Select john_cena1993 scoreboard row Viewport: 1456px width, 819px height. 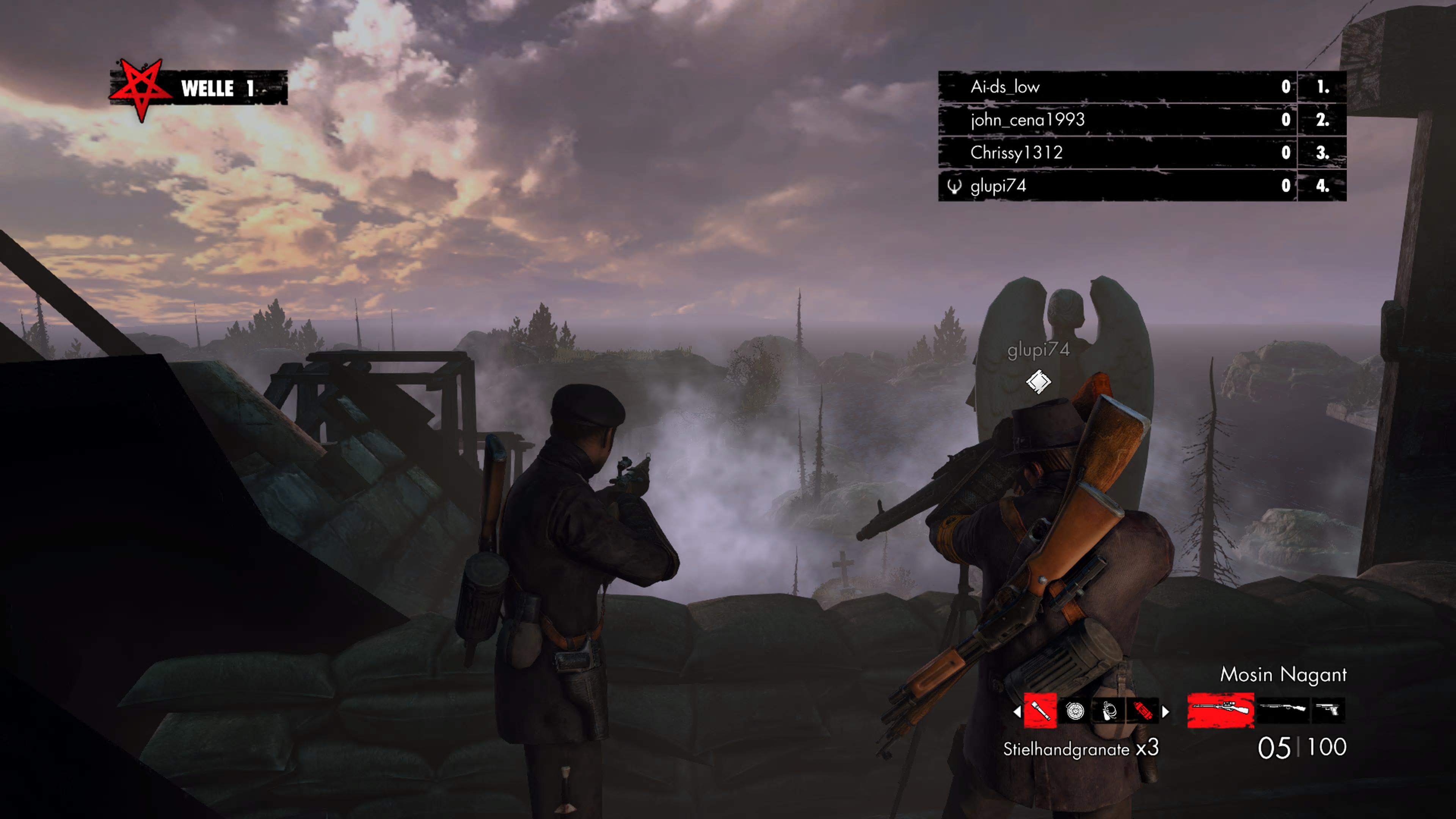point(1027,120)
